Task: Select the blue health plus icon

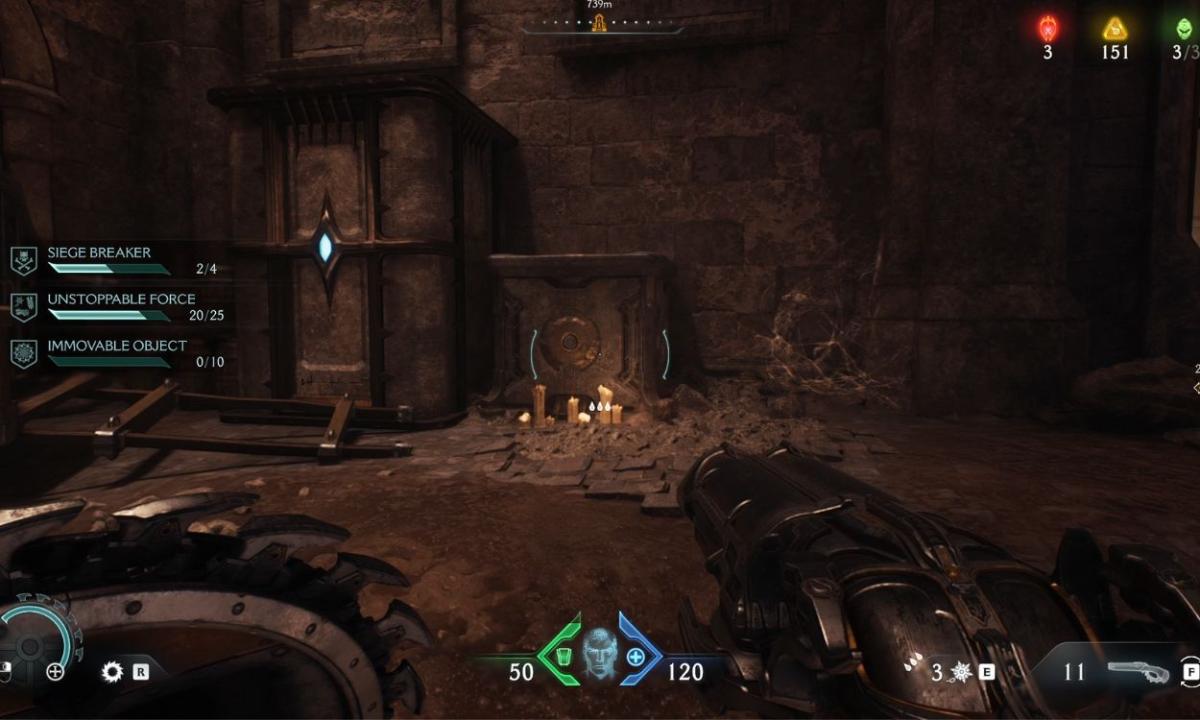Action: tap(636, 657)
